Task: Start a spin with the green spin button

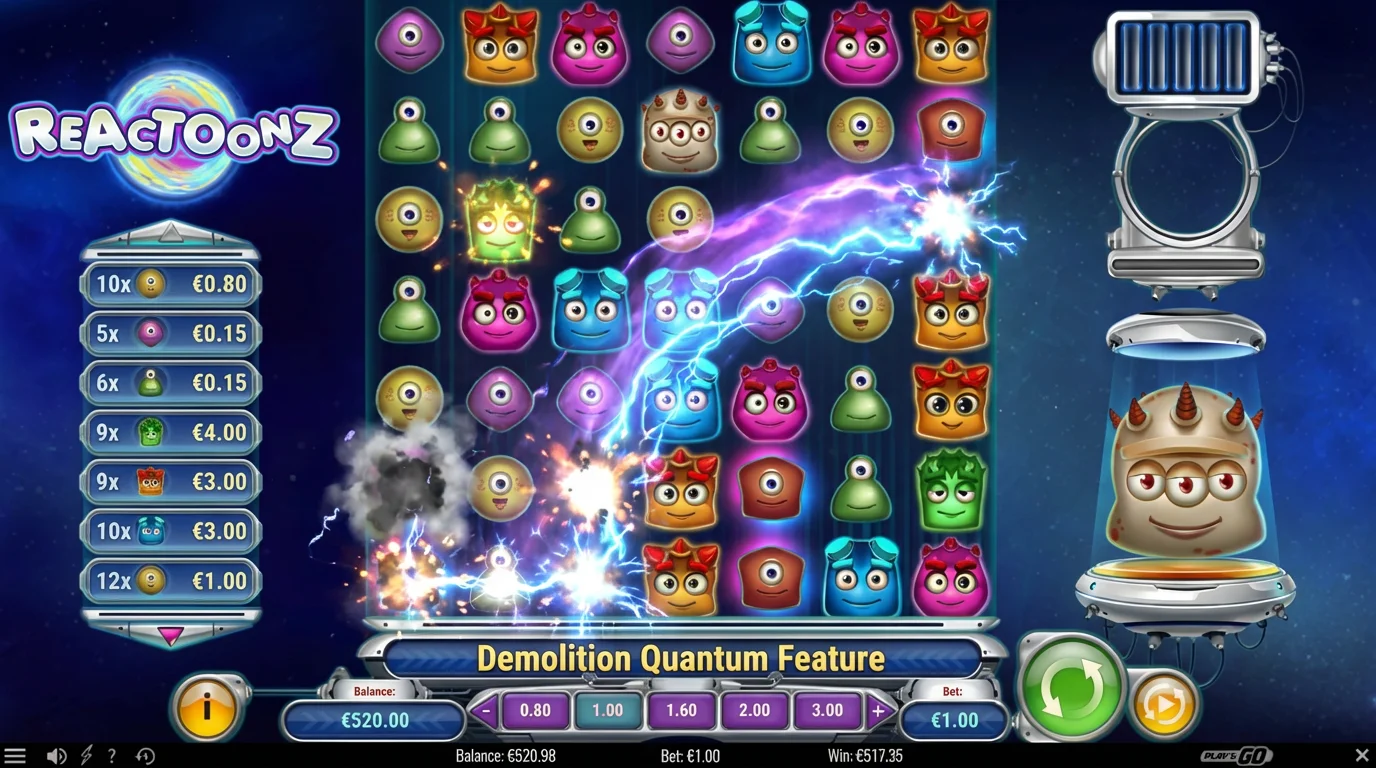Action: pos(1072,688)
